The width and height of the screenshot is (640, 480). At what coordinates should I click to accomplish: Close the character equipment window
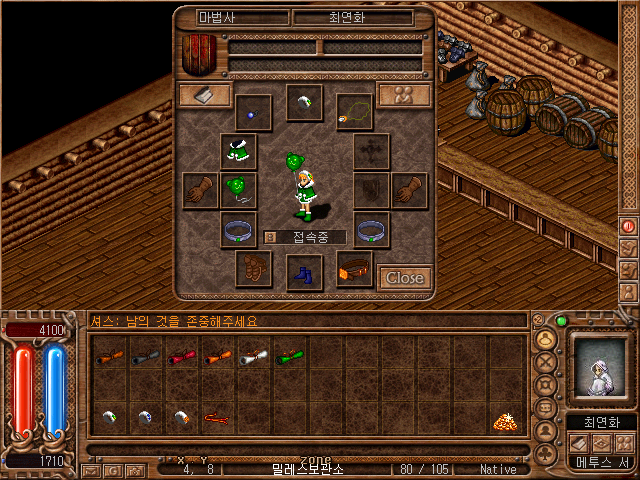(x=404, y=277)
